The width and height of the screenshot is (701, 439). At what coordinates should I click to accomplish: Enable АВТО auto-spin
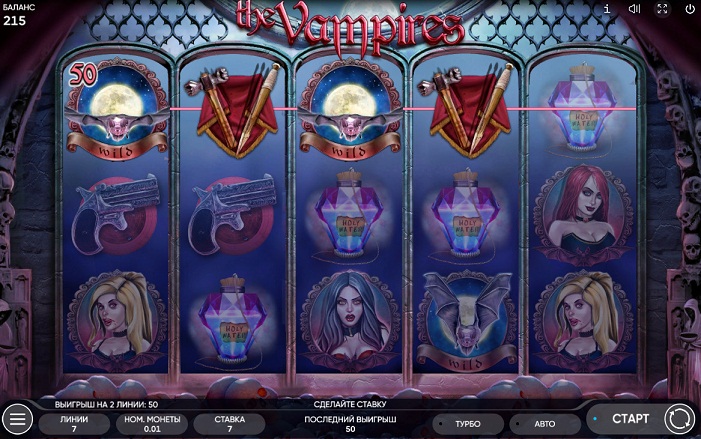(545, 423)
